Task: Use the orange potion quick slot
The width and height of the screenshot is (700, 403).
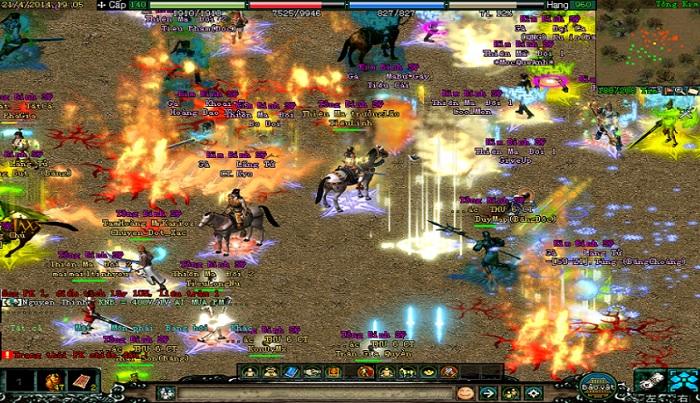Action: tap(52, 381)
